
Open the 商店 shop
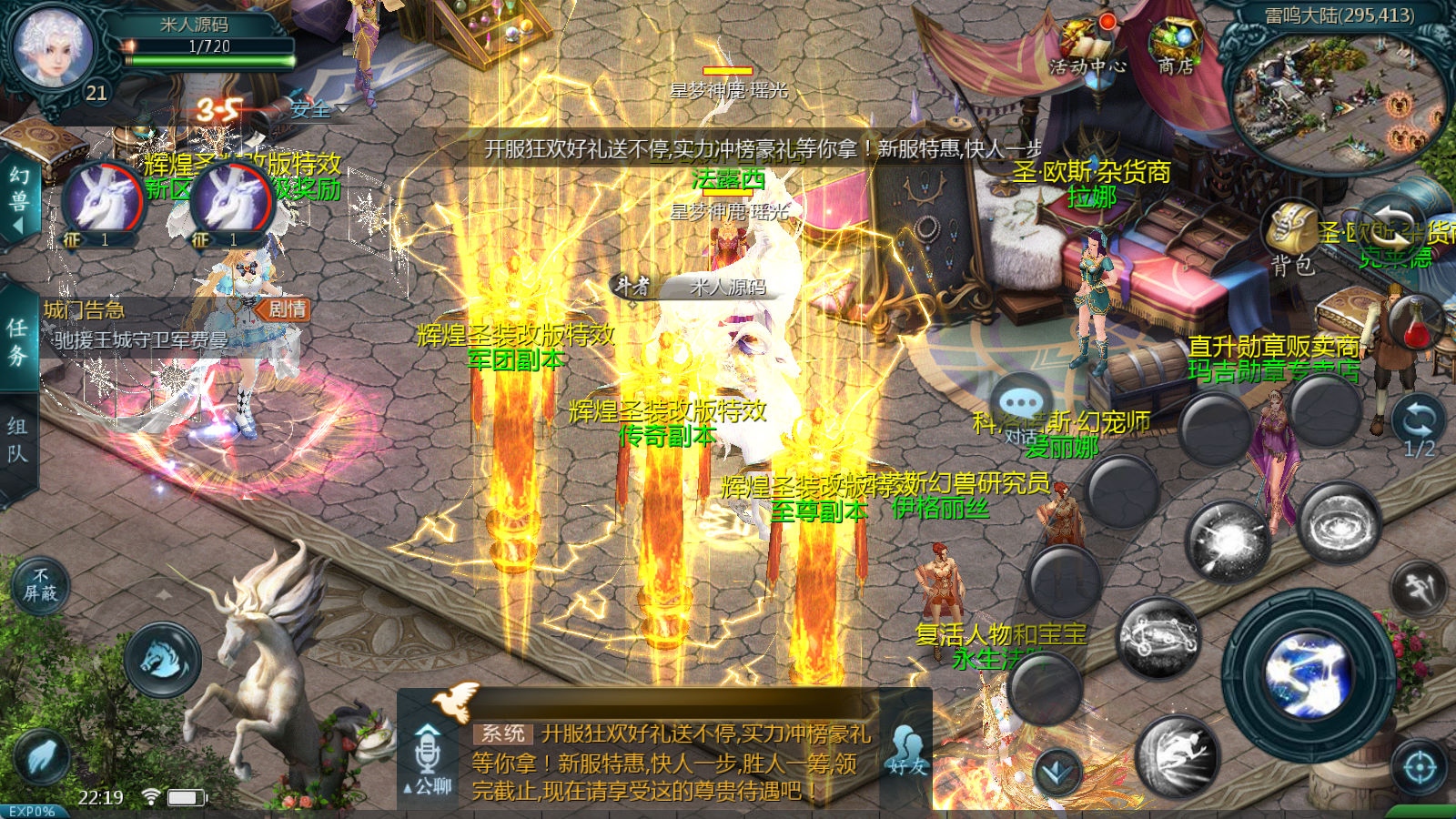coord(1176,47)
